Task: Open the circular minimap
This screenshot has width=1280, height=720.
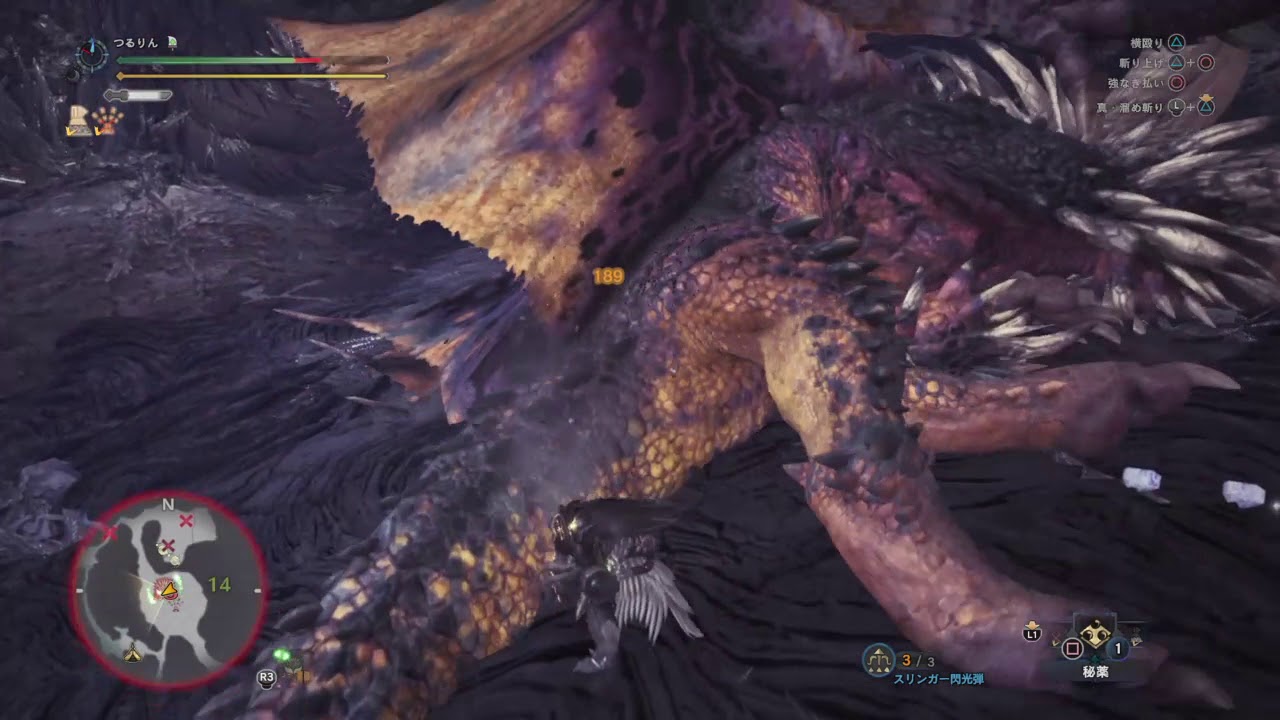Action: [168, 590]
